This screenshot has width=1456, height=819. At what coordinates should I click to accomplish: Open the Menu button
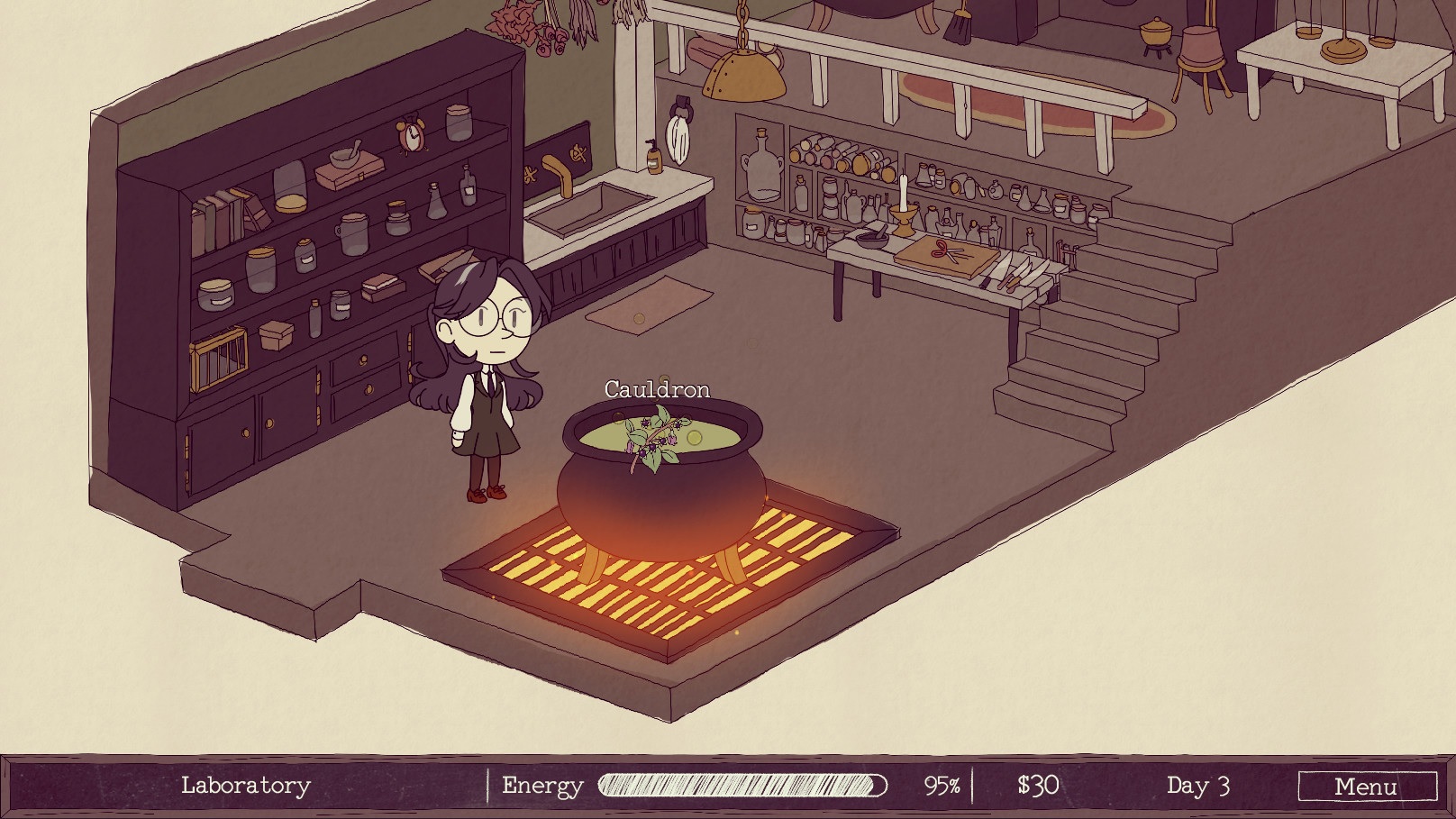1366,786
